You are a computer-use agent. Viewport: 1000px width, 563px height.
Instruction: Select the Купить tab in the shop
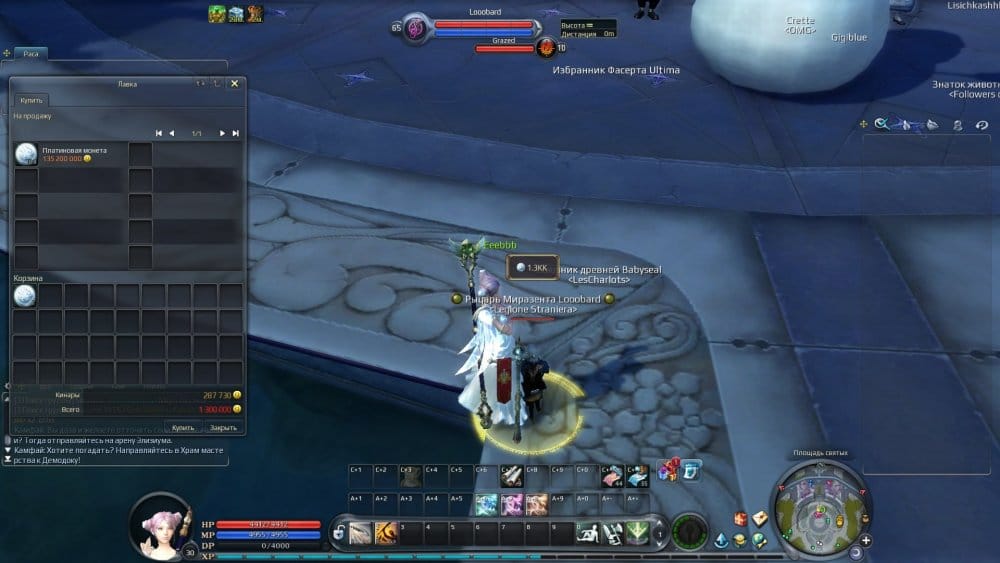(31, 101)
